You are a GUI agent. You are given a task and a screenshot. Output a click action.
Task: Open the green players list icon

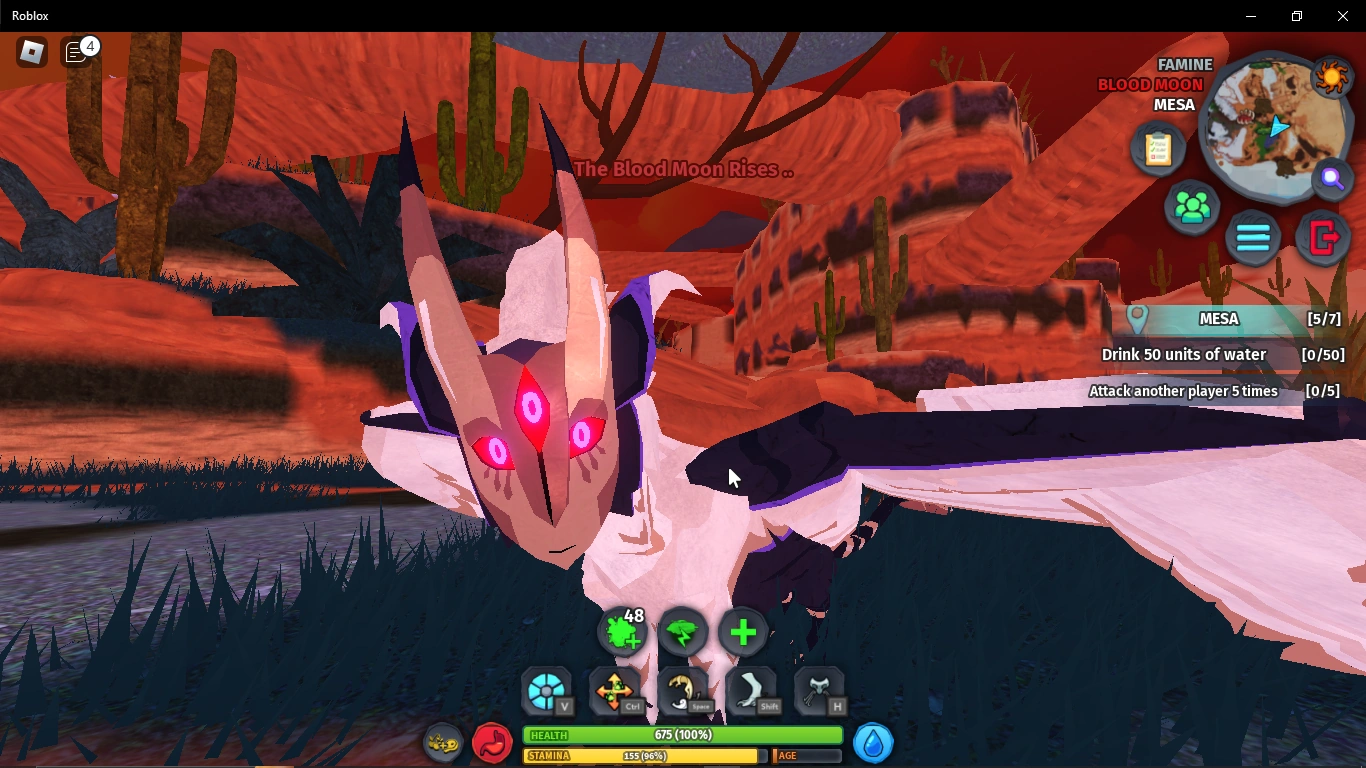(x=1191, y=206)
